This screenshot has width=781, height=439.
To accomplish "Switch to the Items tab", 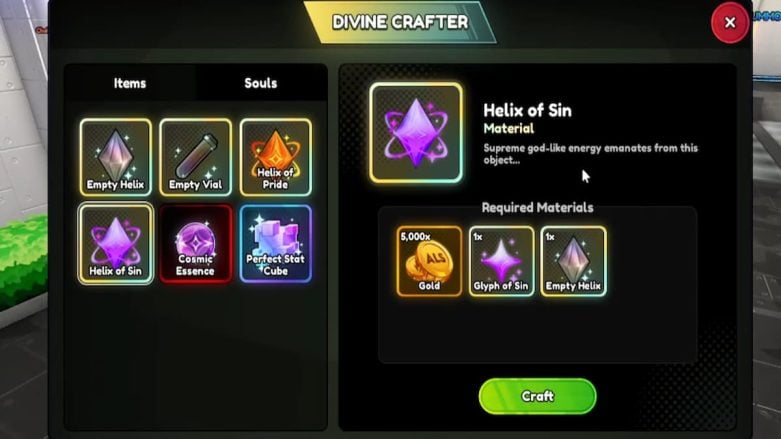I will pyautogui.click(x=129, y=83).
